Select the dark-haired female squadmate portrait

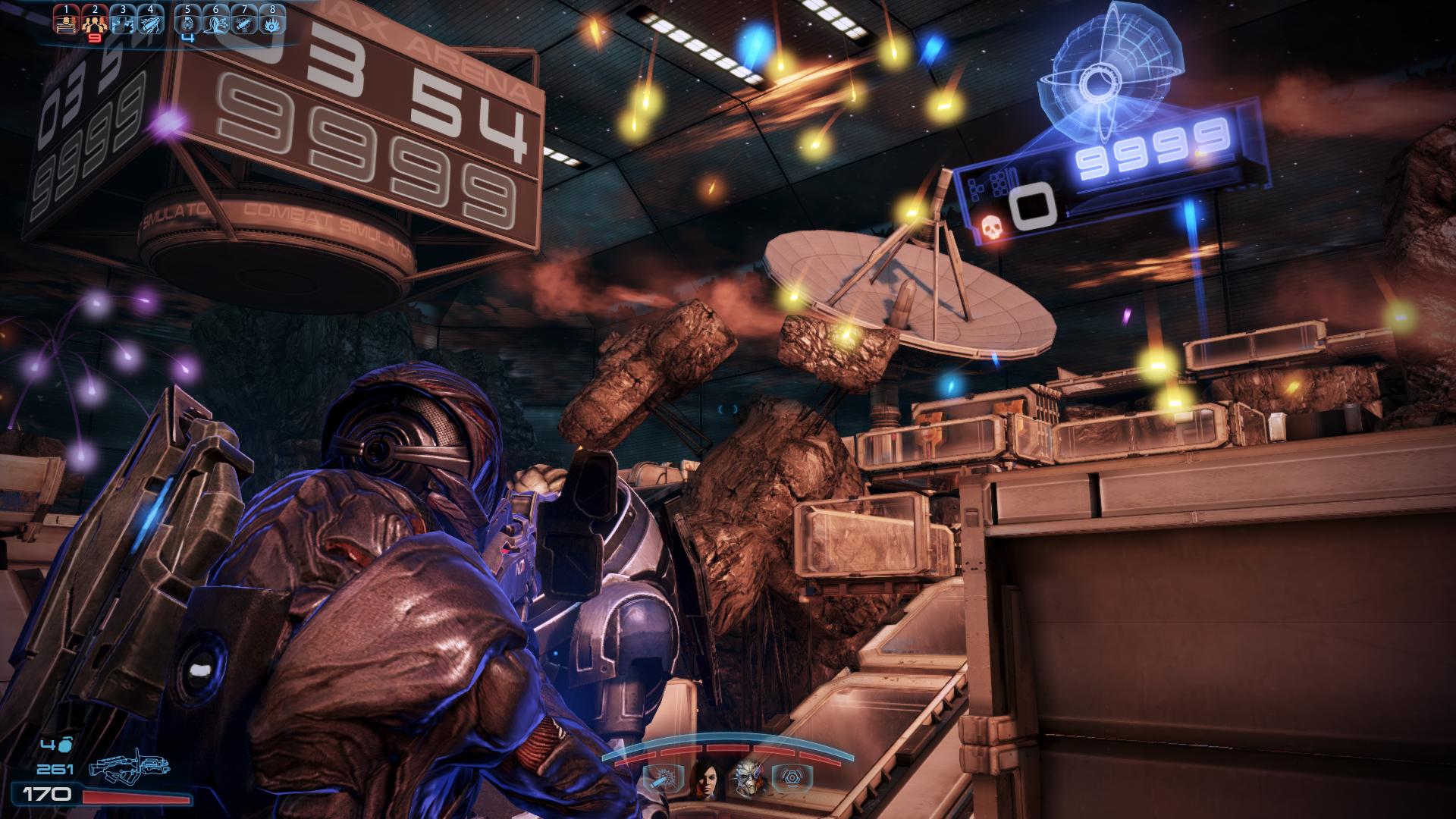pos(704,777)
